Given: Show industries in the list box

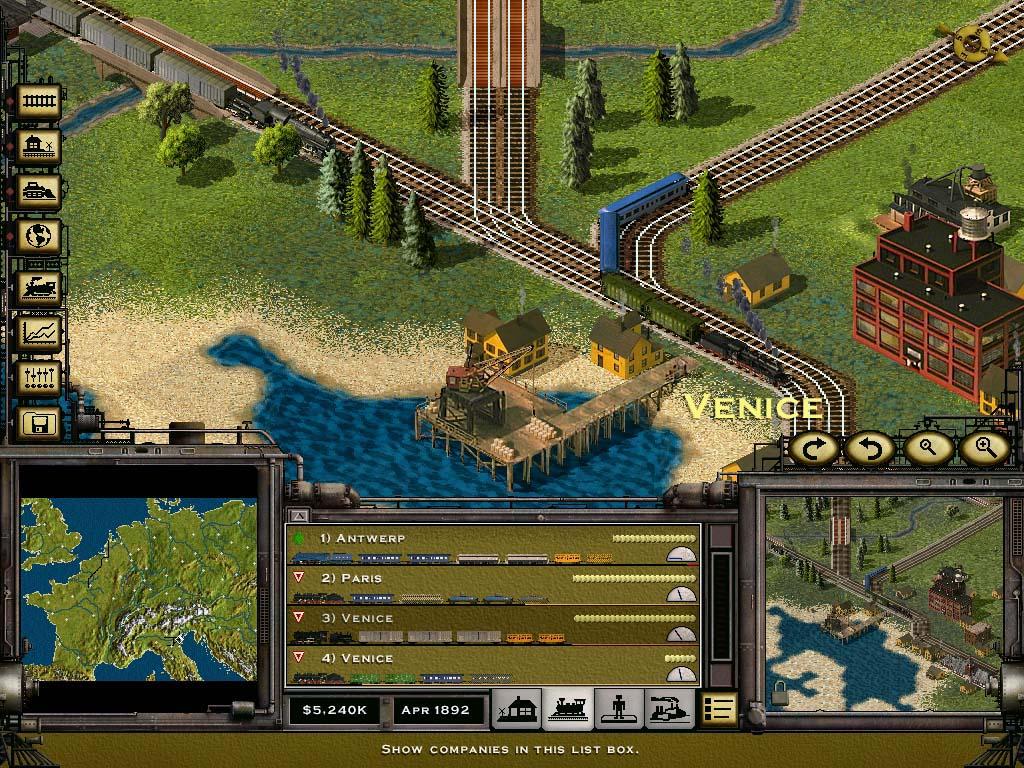Looking at the screenshot, I should 668,709.
